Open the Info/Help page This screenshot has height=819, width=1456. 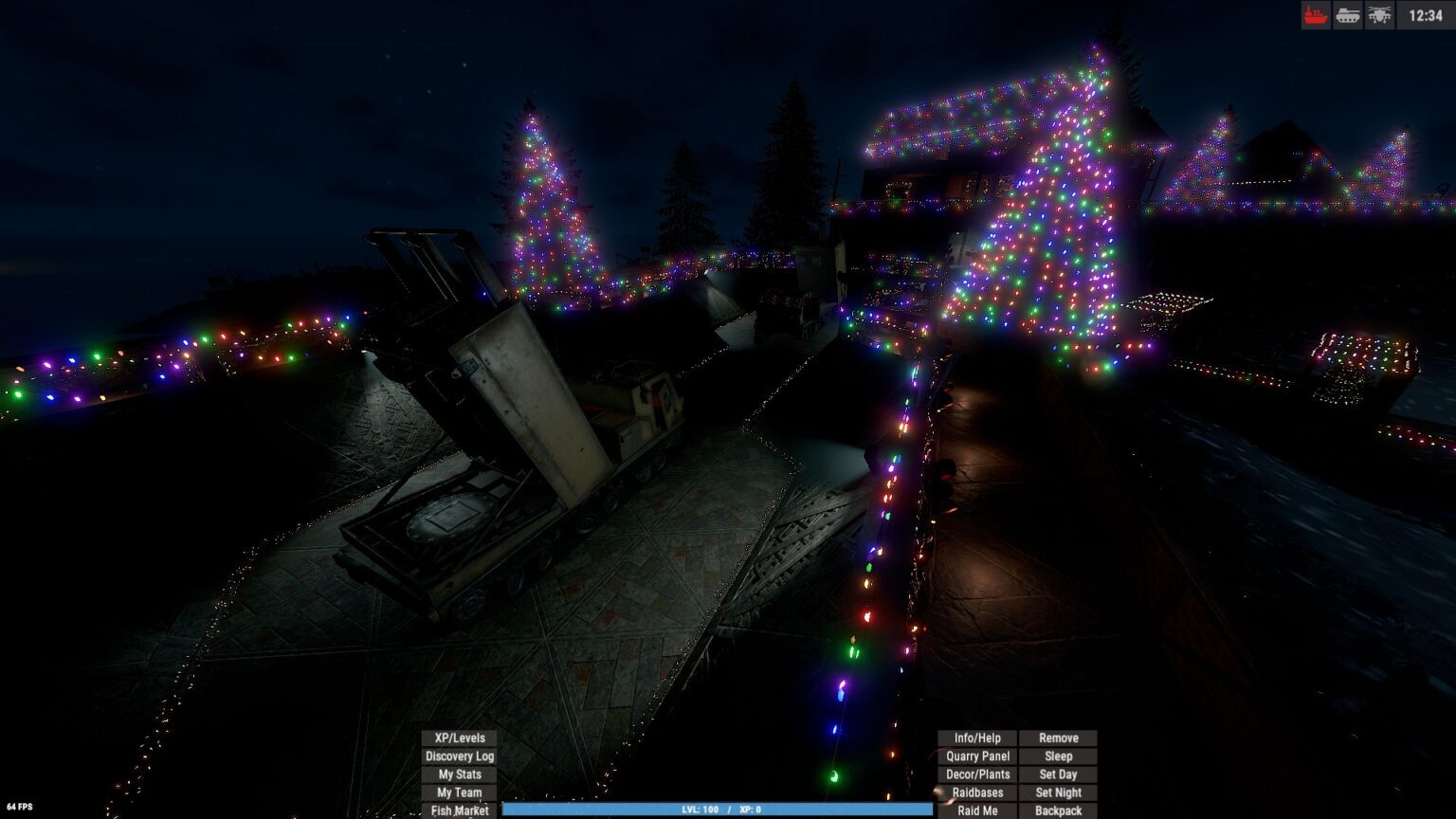[977, 737]
